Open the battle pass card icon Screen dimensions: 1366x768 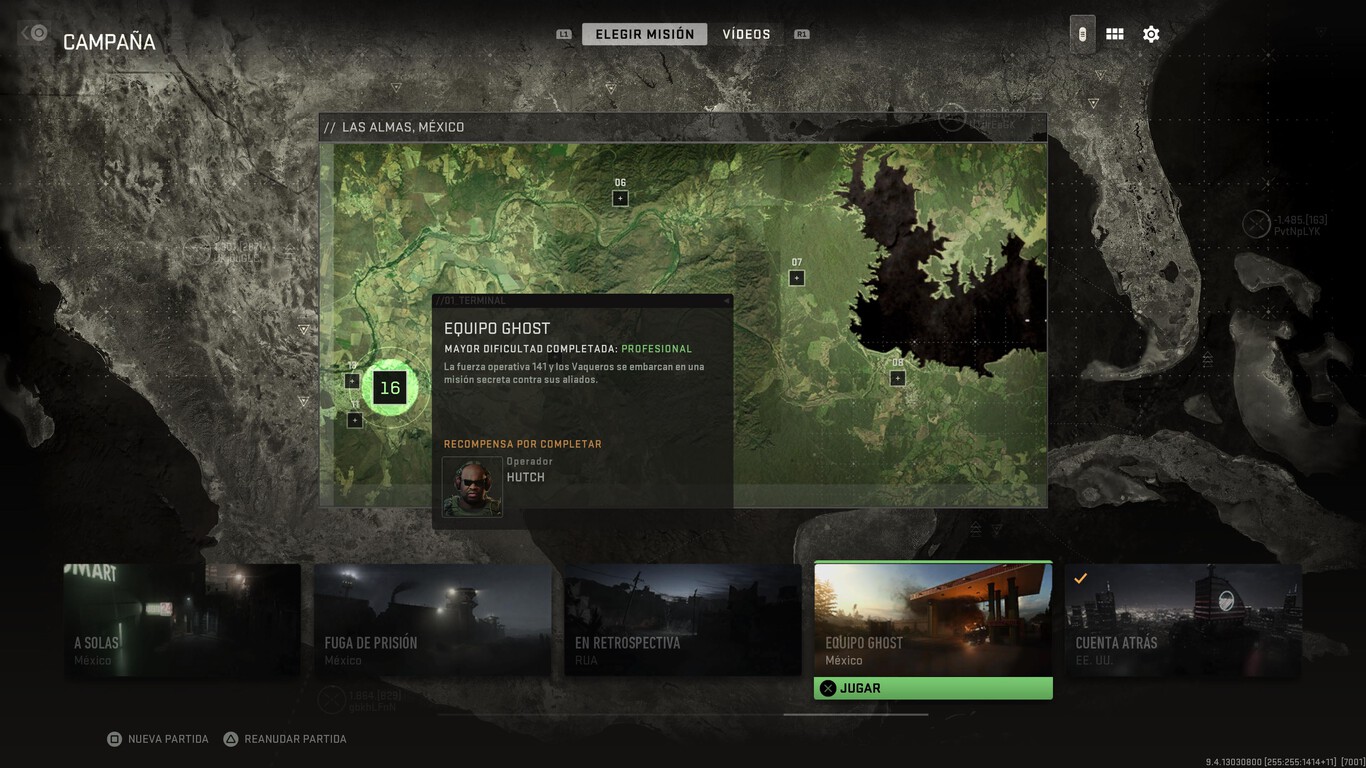tap(1081, 33)
